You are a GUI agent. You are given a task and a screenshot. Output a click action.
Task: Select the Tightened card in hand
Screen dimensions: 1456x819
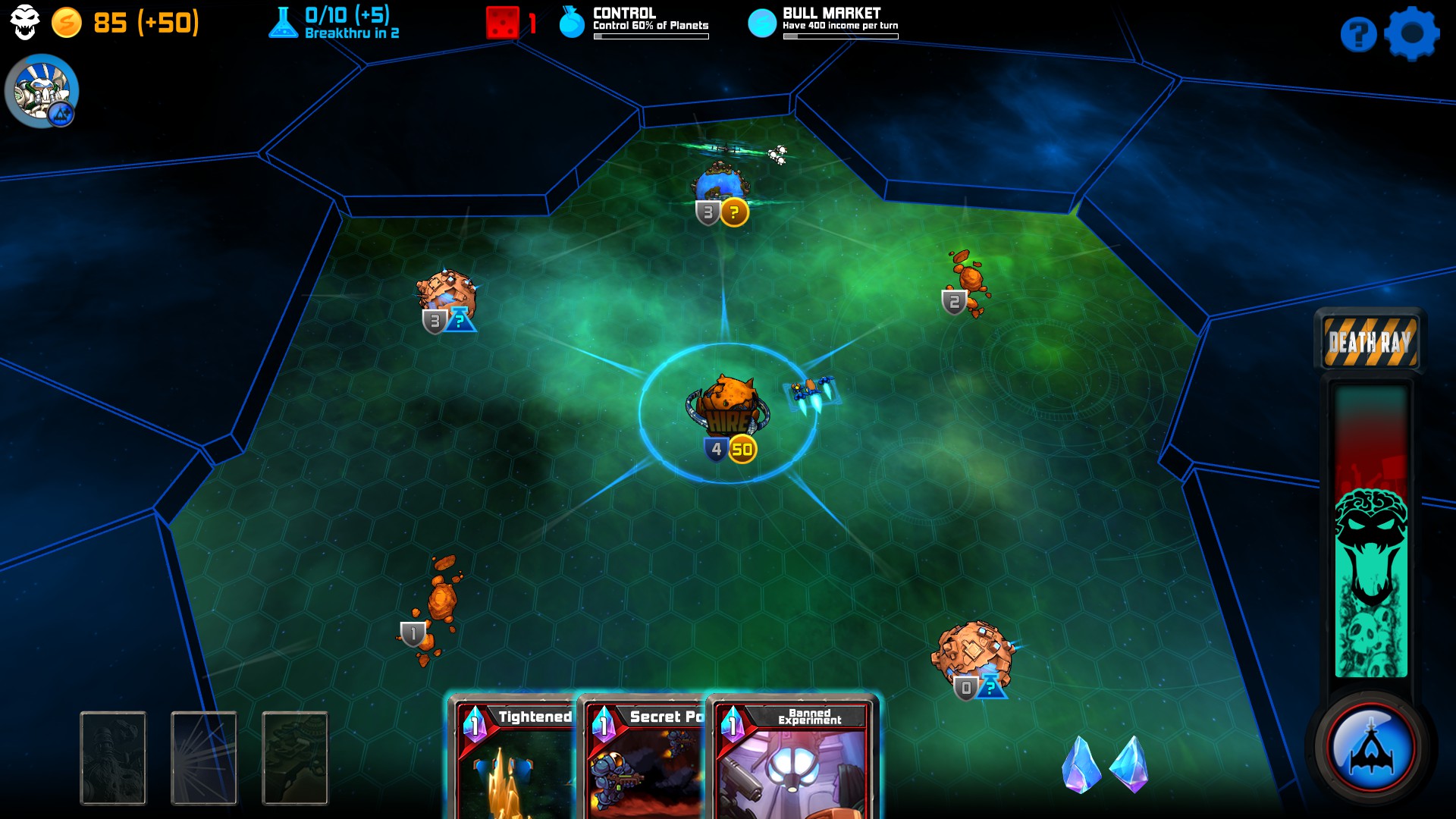(x=514, y=758)
